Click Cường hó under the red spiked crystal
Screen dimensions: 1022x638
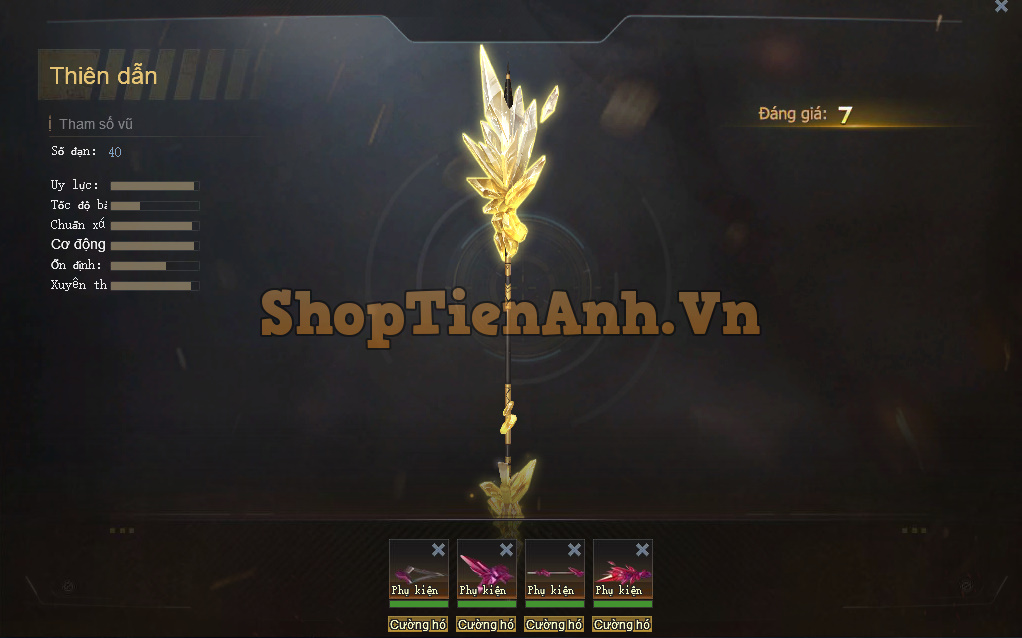[x=622, y=625]
